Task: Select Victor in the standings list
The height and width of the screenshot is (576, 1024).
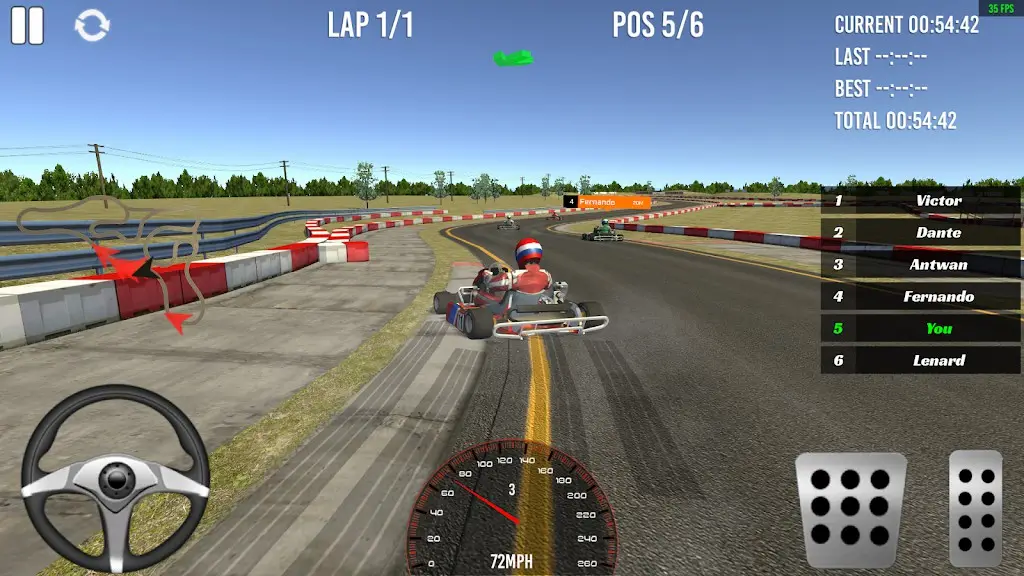Action: pyautogui.click(x=920, y=200)
